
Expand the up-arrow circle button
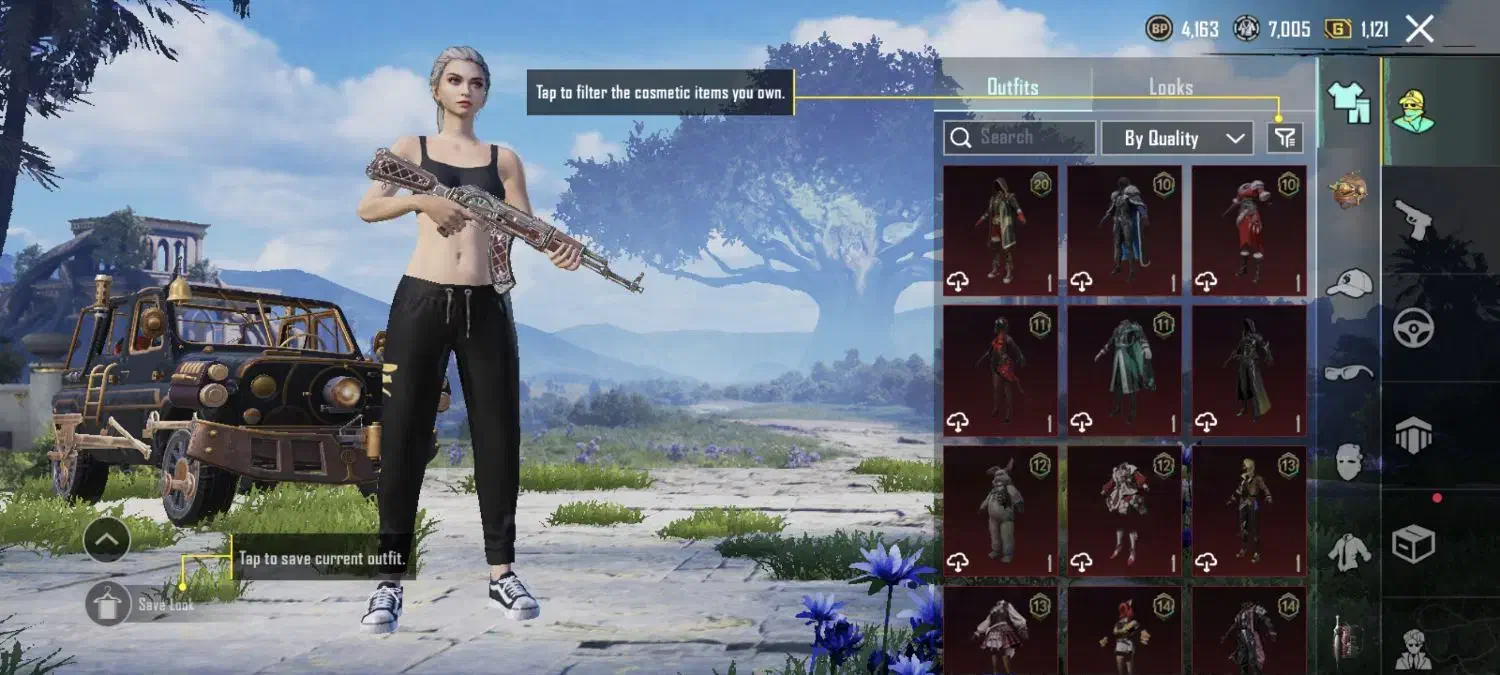point(107,541)
